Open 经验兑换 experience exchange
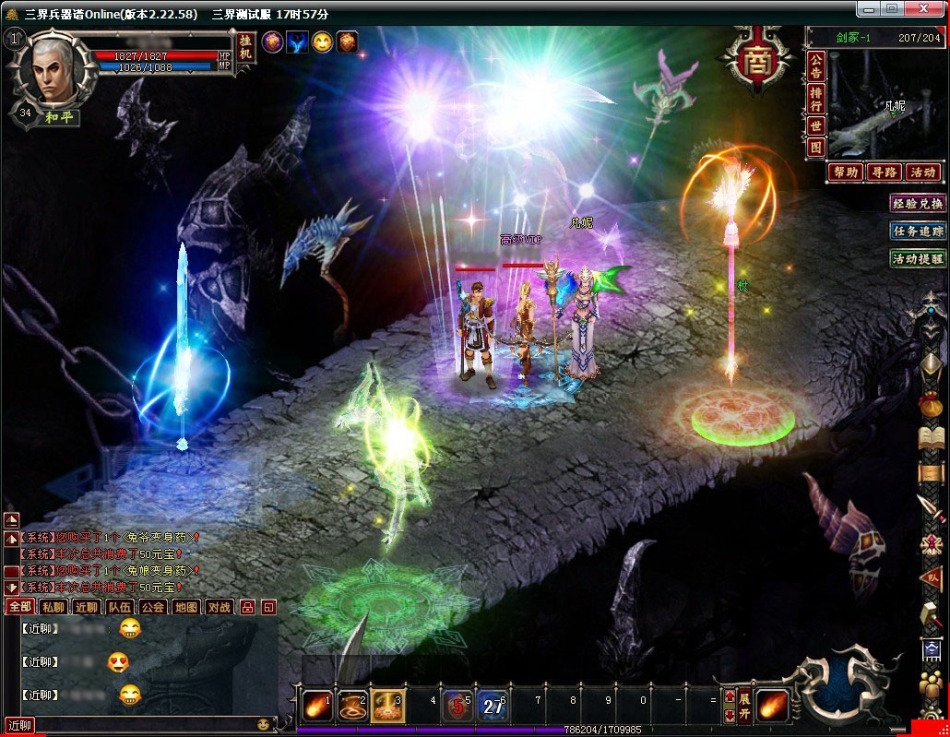 [x=917, y=203]
